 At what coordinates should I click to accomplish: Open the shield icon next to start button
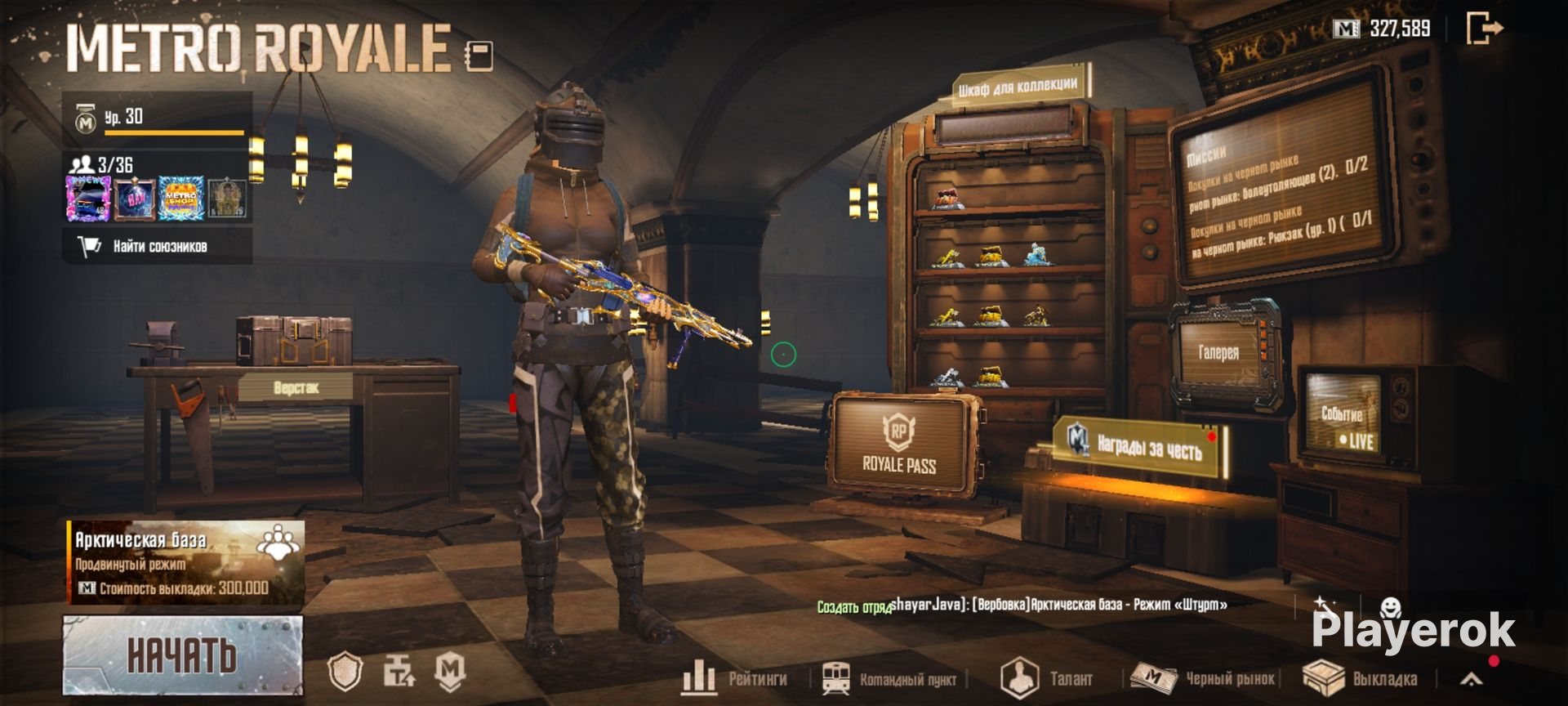[x=345, y=672]
